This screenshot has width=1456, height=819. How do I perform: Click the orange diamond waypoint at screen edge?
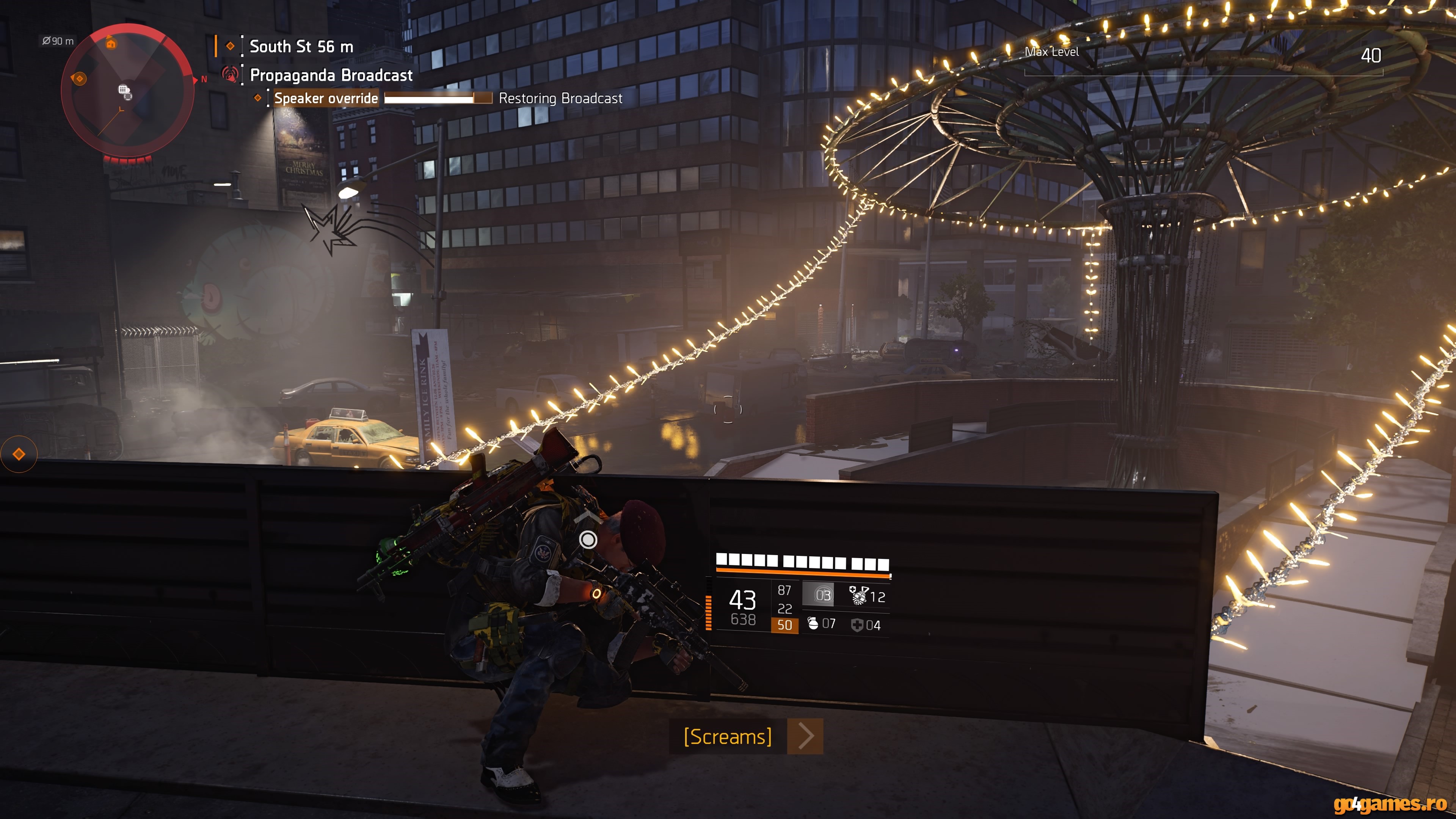pos(19,454)
